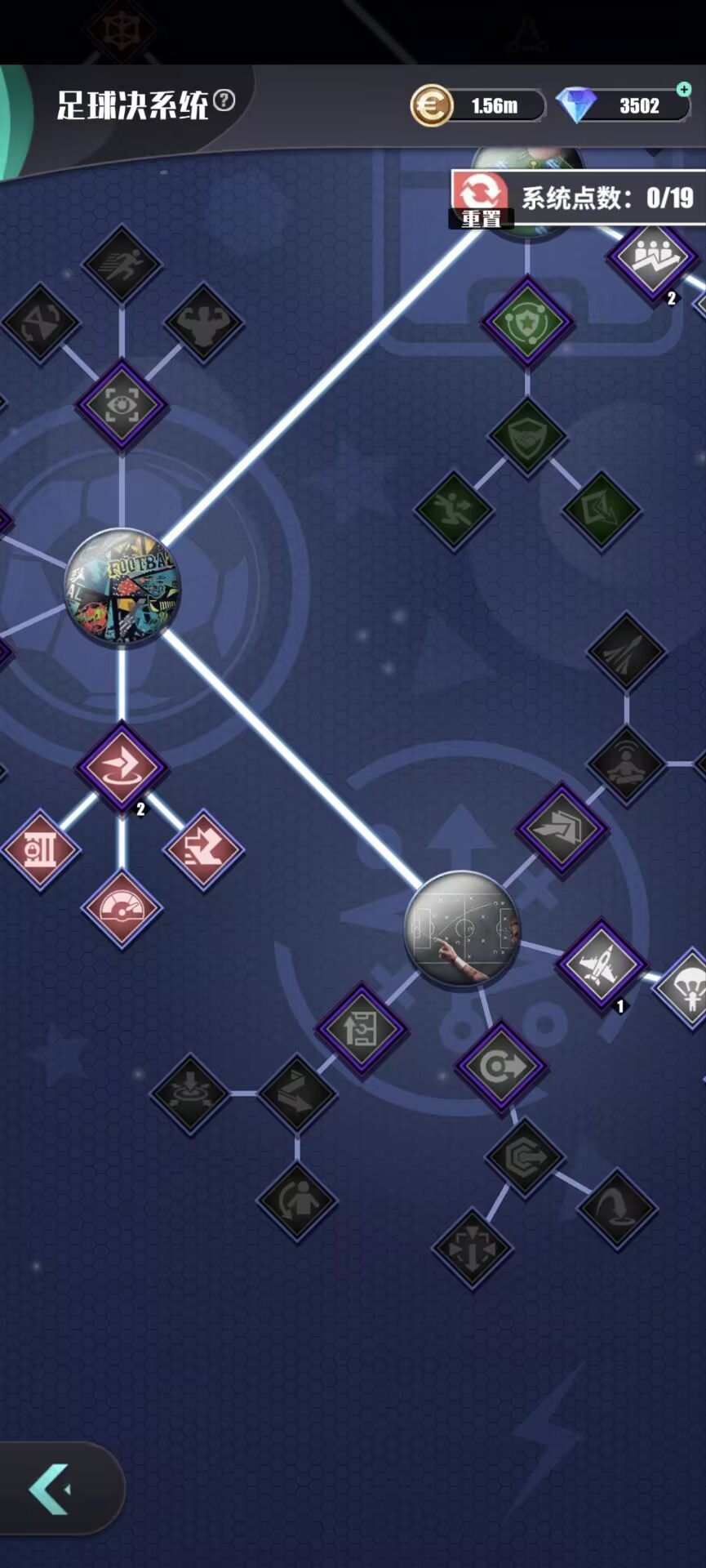
Task: Select the scanning eye skill node
Action: coord(122,404)
